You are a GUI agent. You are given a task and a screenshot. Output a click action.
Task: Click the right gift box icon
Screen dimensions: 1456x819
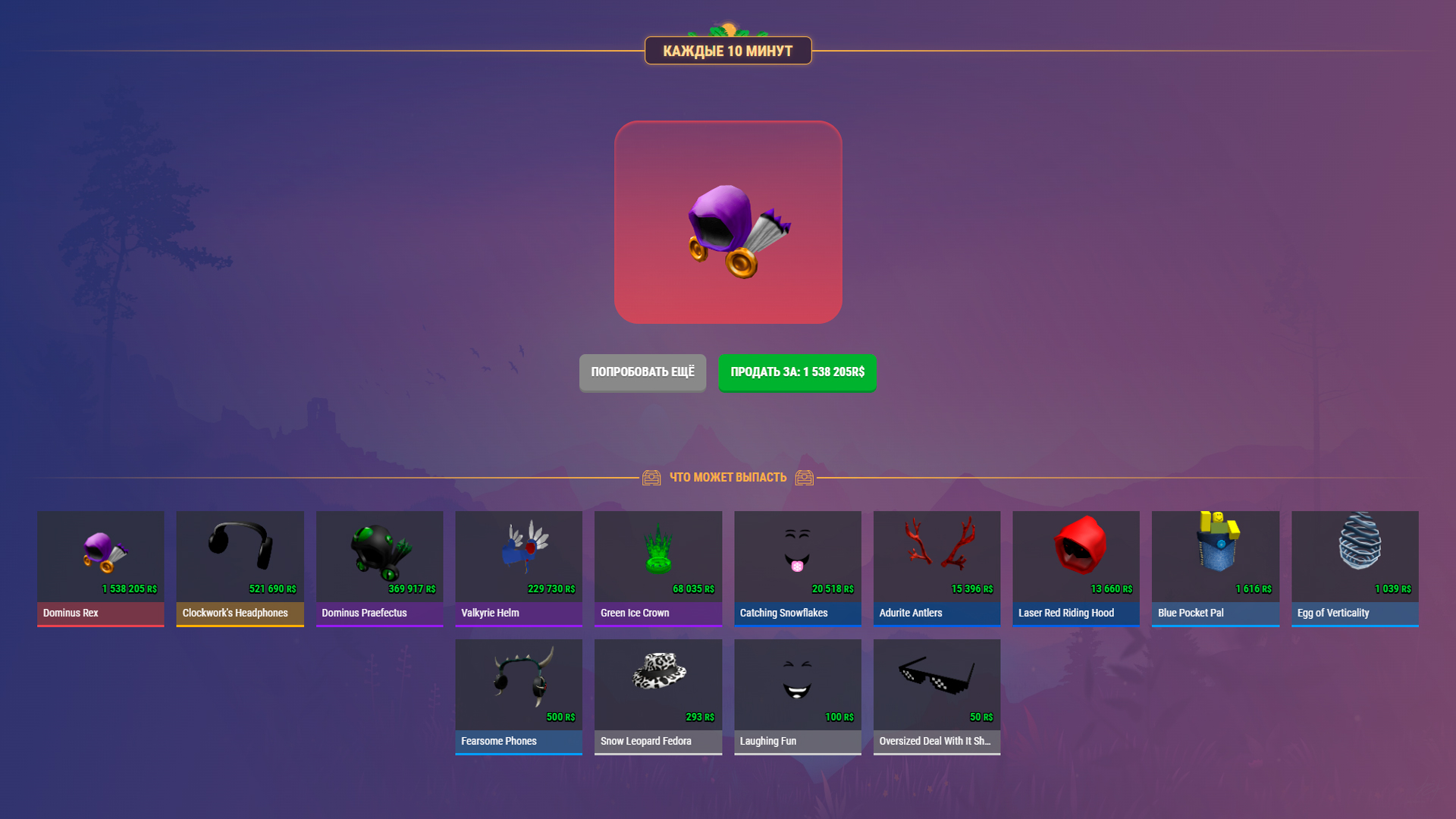(x=805, y=477)
